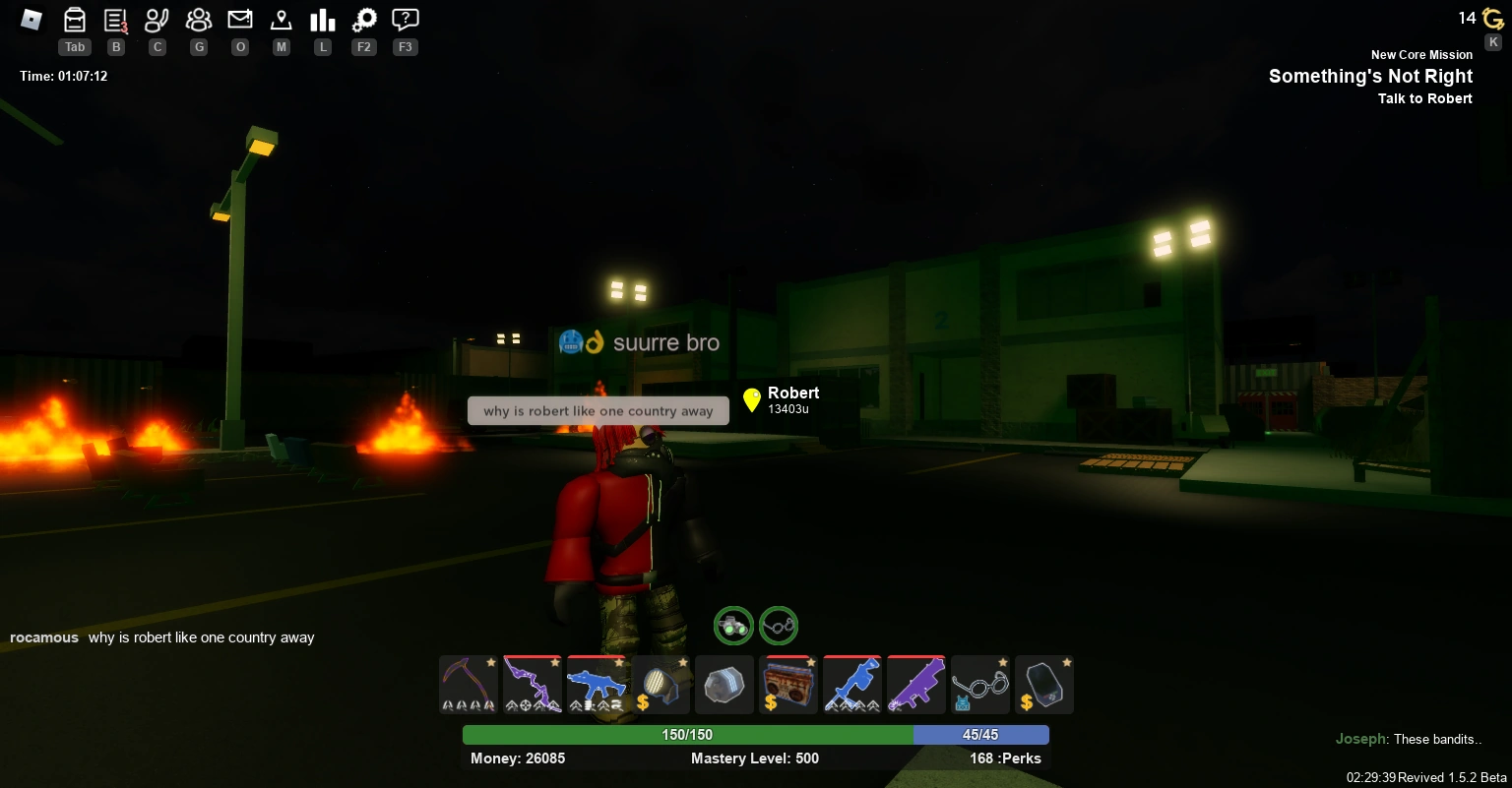
Task: Open the groups social icon
Action: click(x=199, y=19)
